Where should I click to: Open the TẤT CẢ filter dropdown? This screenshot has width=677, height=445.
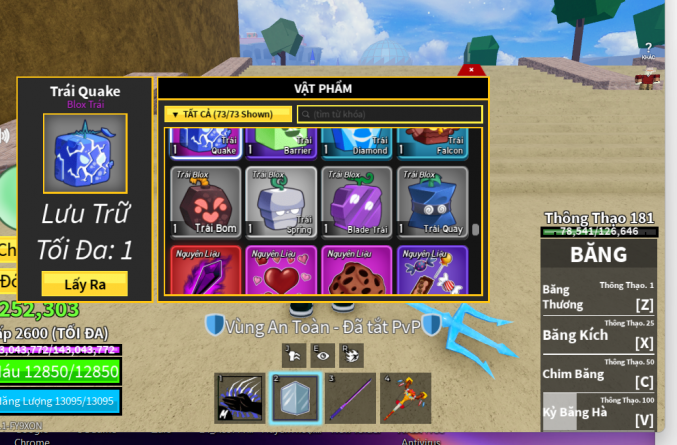tap(227, 114)
